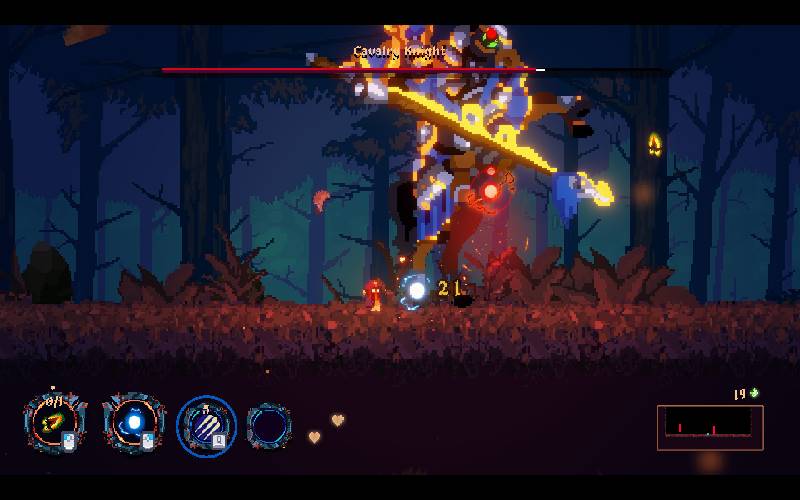Screen dimensions: 800x500
Task: Select the striped claw skill slot
Action: (207, 425)
